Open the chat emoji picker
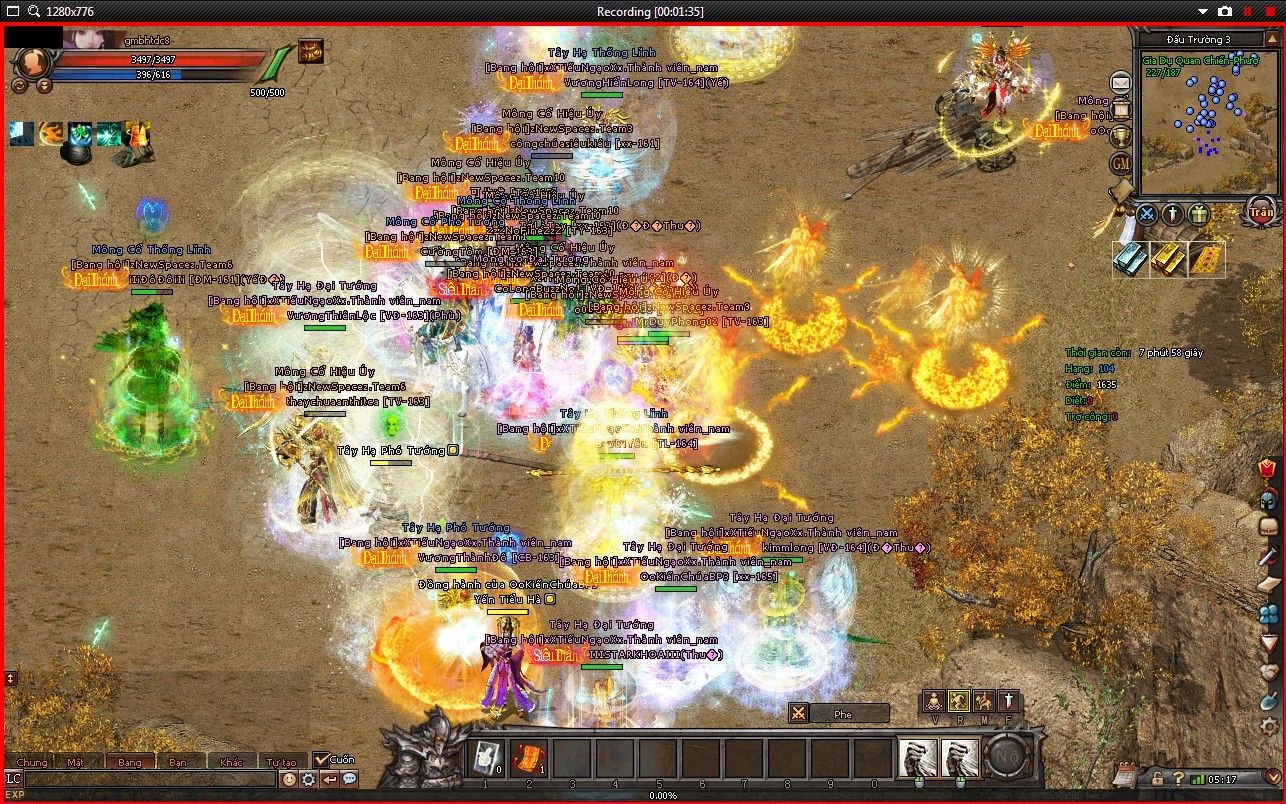Viewport: 1286px width, 804px height. click(x=289, y=779)
